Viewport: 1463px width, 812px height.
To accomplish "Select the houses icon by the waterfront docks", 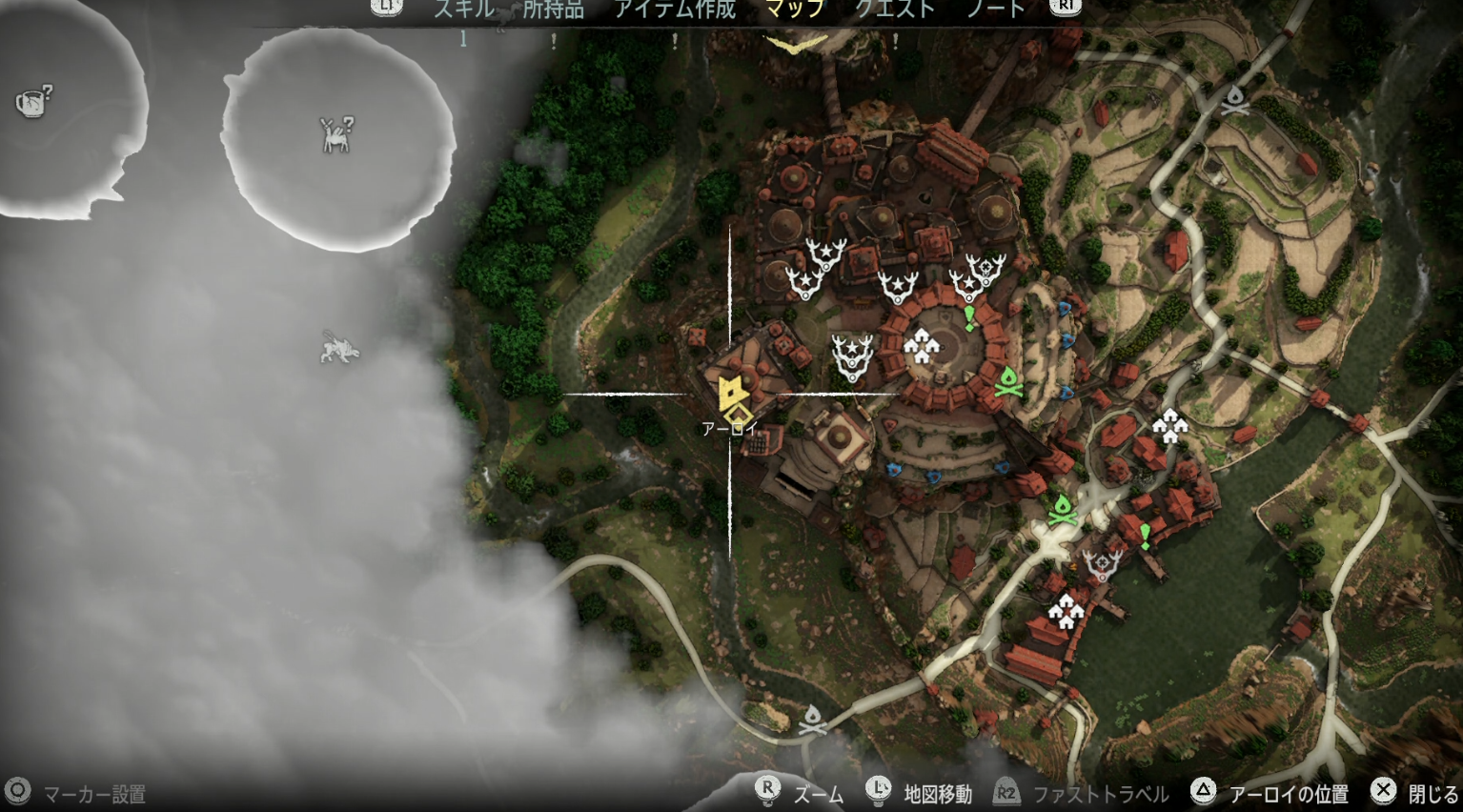I will [x=1065, y=610].
